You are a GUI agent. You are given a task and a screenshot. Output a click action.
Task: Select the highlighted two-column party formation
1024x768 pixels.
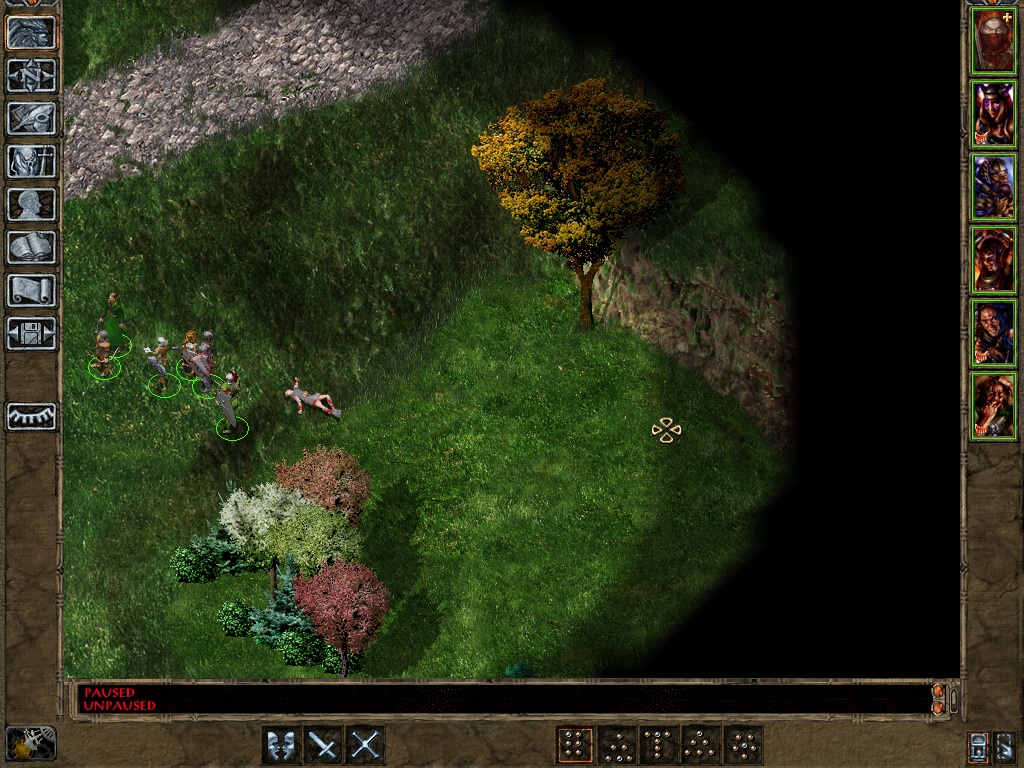coord(574,745)
